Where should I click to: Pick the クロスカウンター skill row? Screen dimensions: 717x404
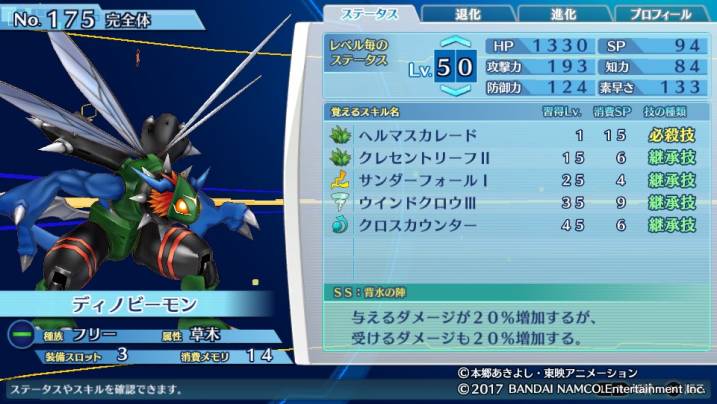(x=510, y=225)
